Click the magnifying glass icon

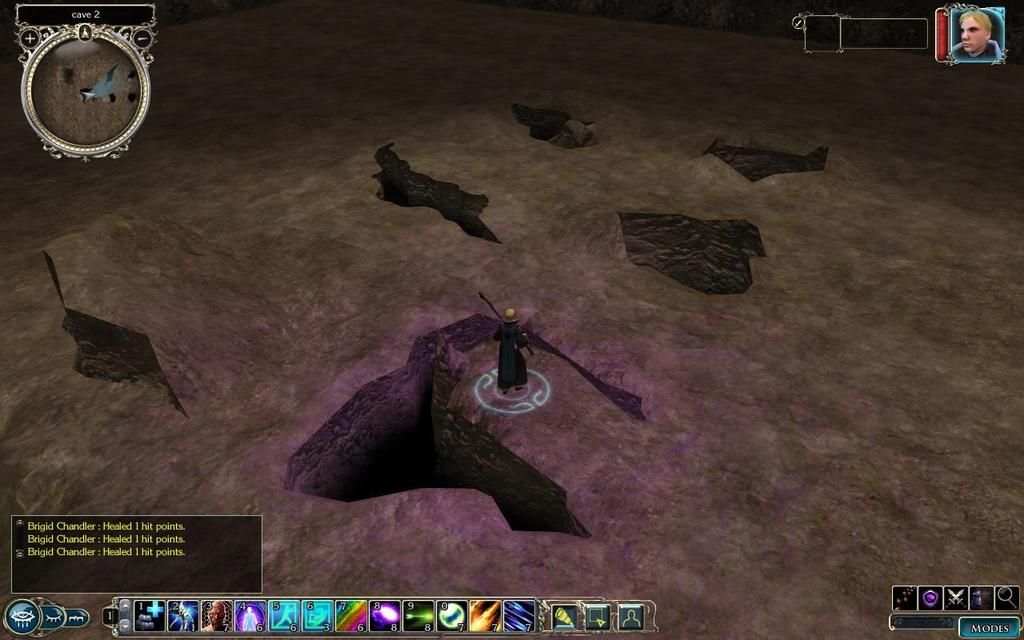[1007, 598]
